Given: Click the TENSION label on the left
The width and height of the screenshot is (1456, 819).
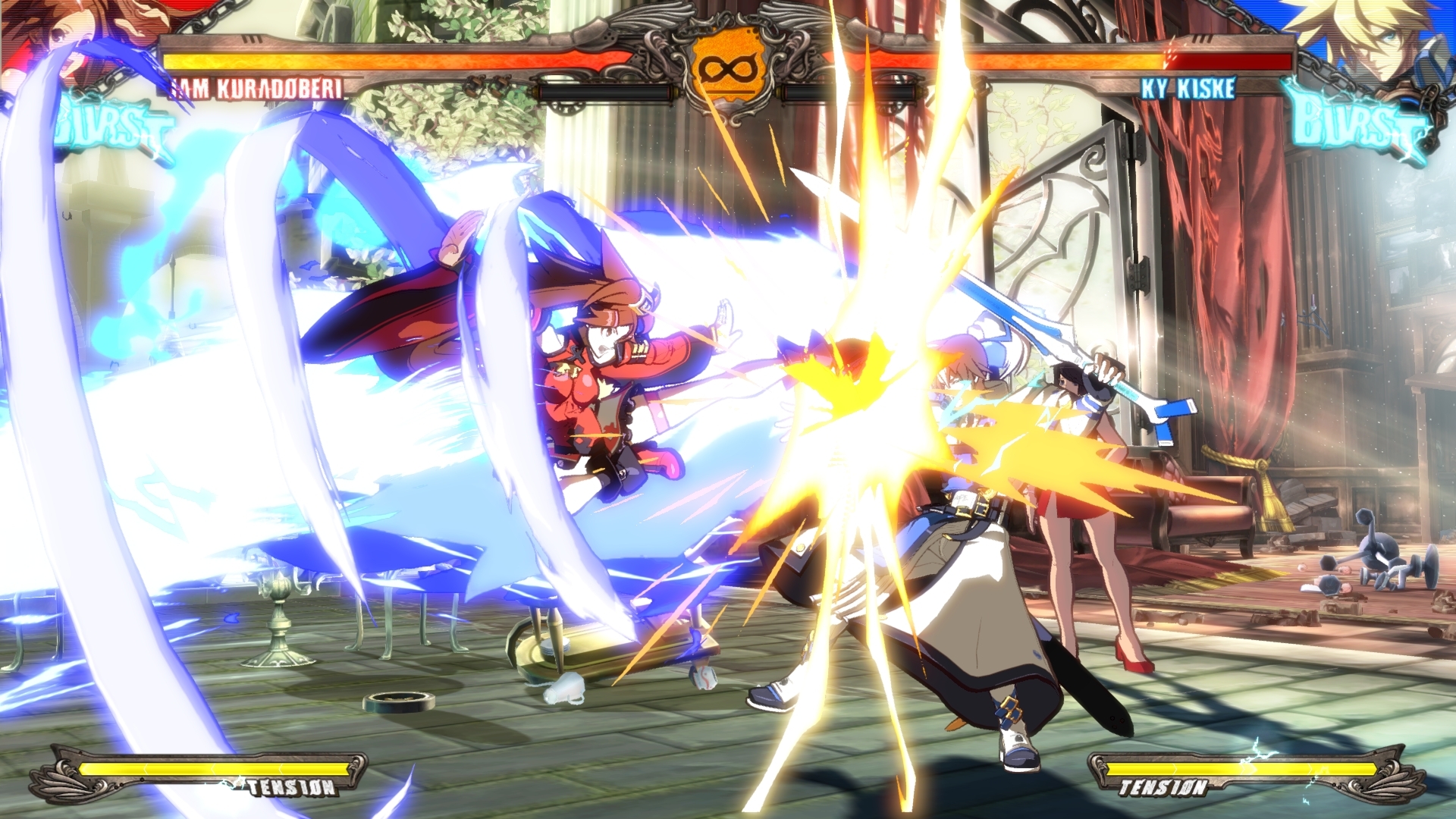Looking at the screenshot, I should (290, 787).
